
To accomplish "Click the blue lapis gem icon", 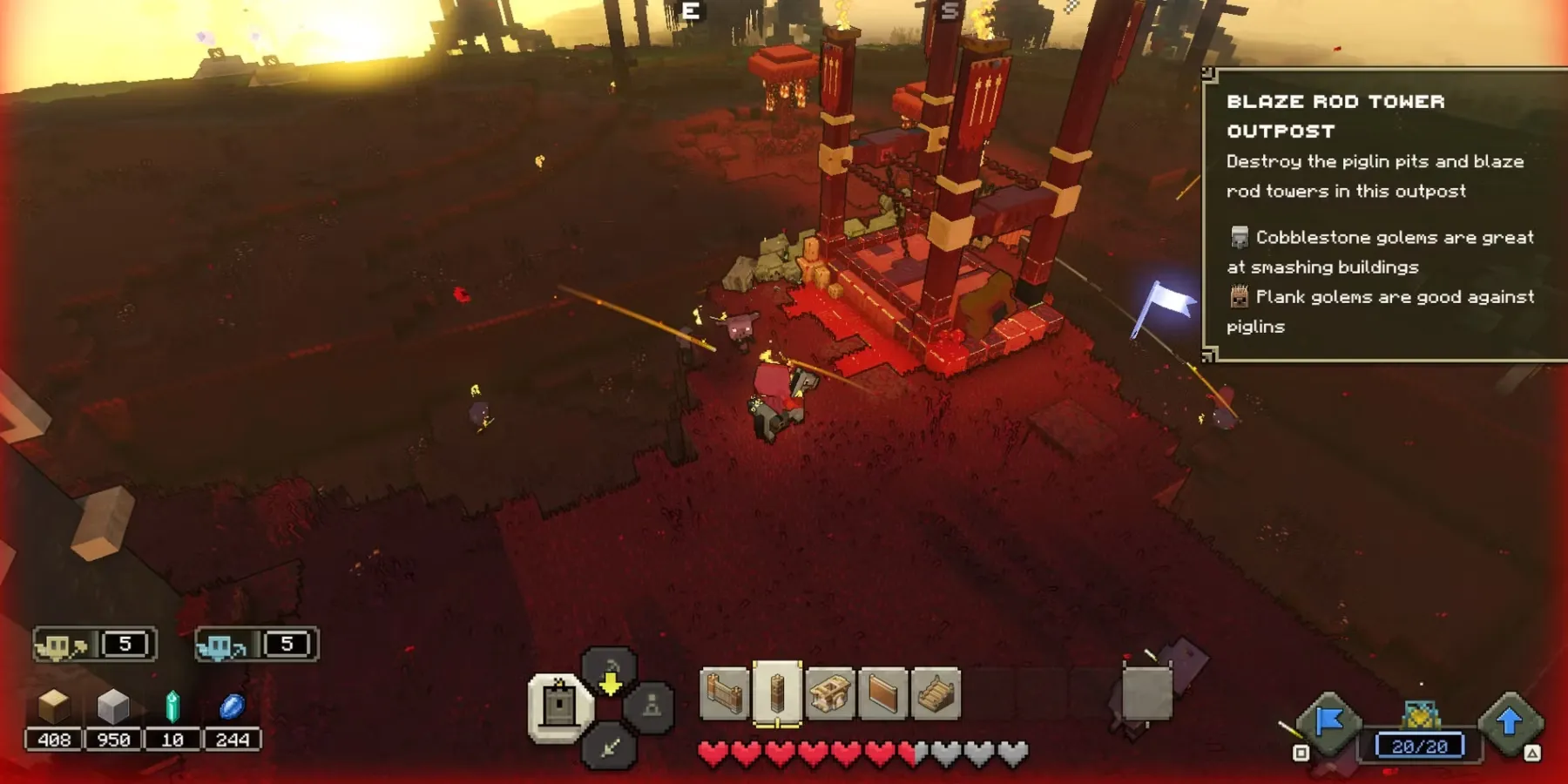I will click(232, 706).
